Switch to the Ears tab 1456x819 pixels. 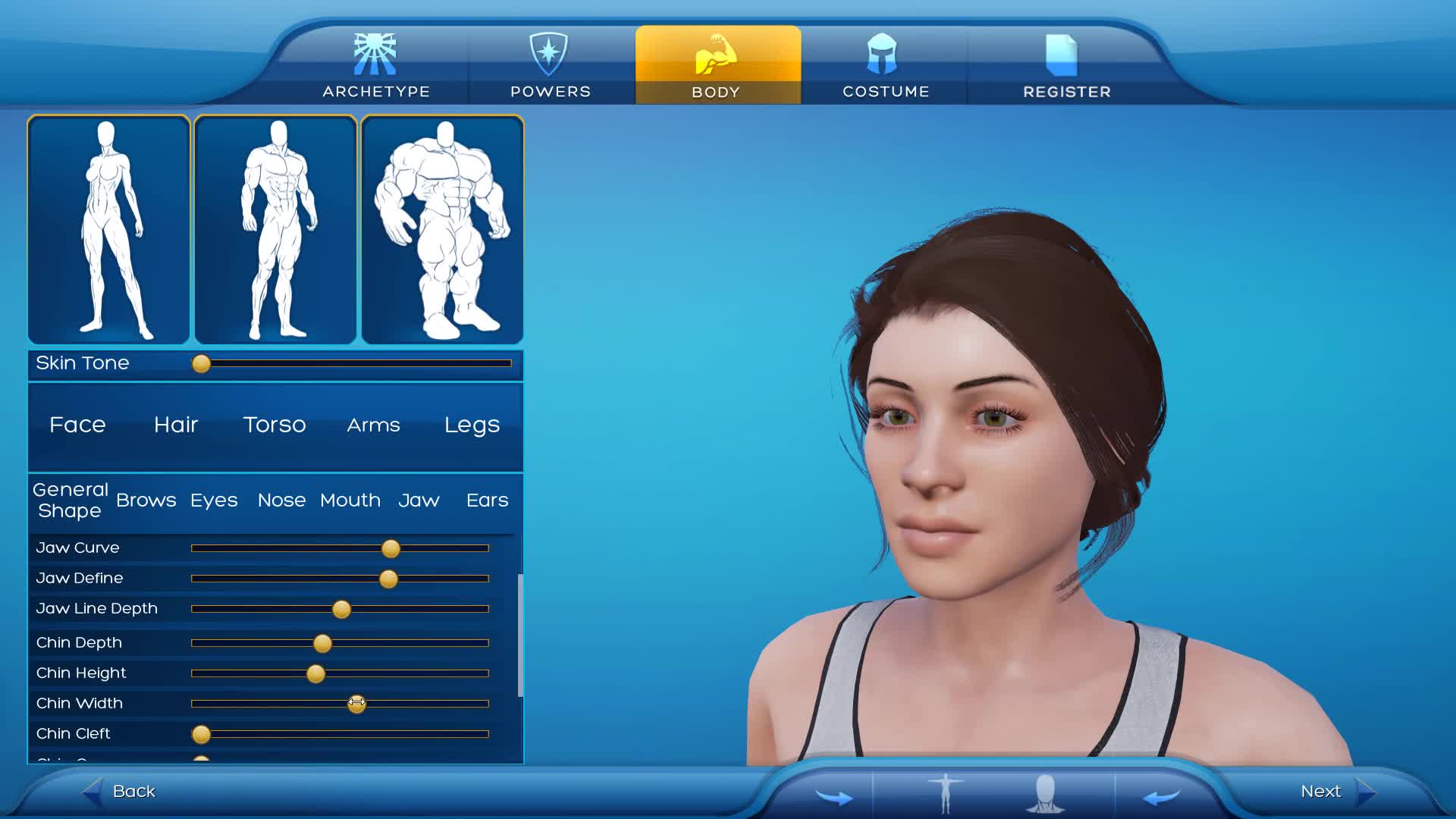coord(486,500)
